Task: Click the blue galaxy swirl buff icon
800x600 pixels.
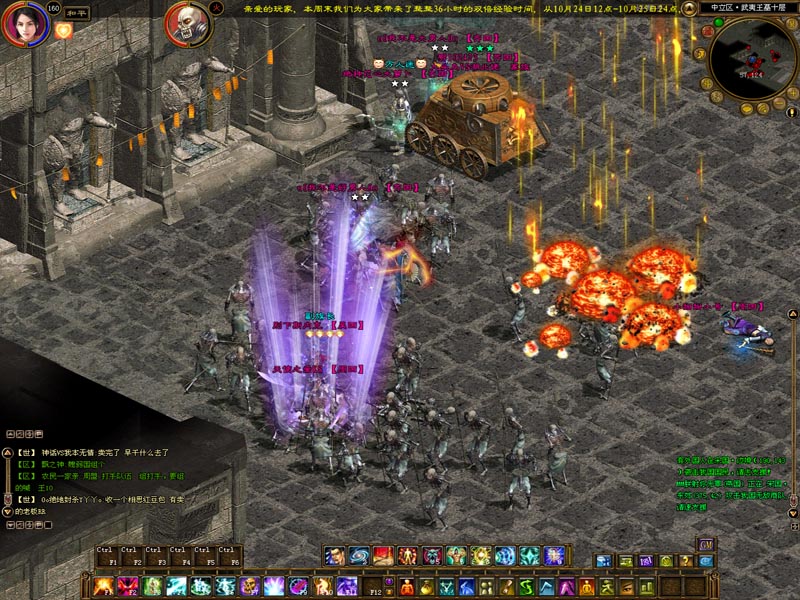Action: [359, 556]
